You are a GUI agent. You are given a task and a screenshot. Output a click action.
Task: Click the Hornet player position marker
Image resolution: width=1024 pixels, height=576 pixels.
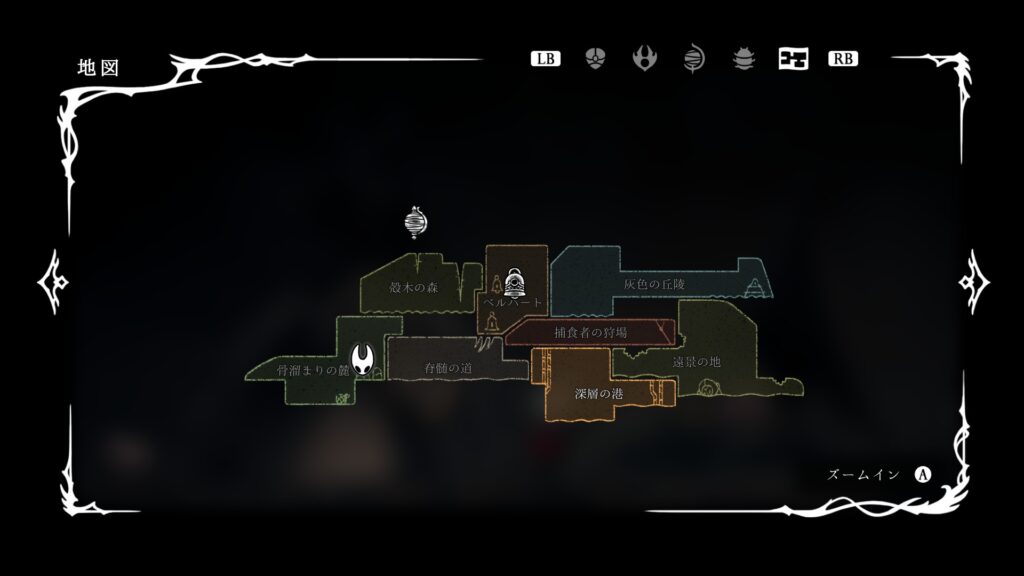click(364, 358)
